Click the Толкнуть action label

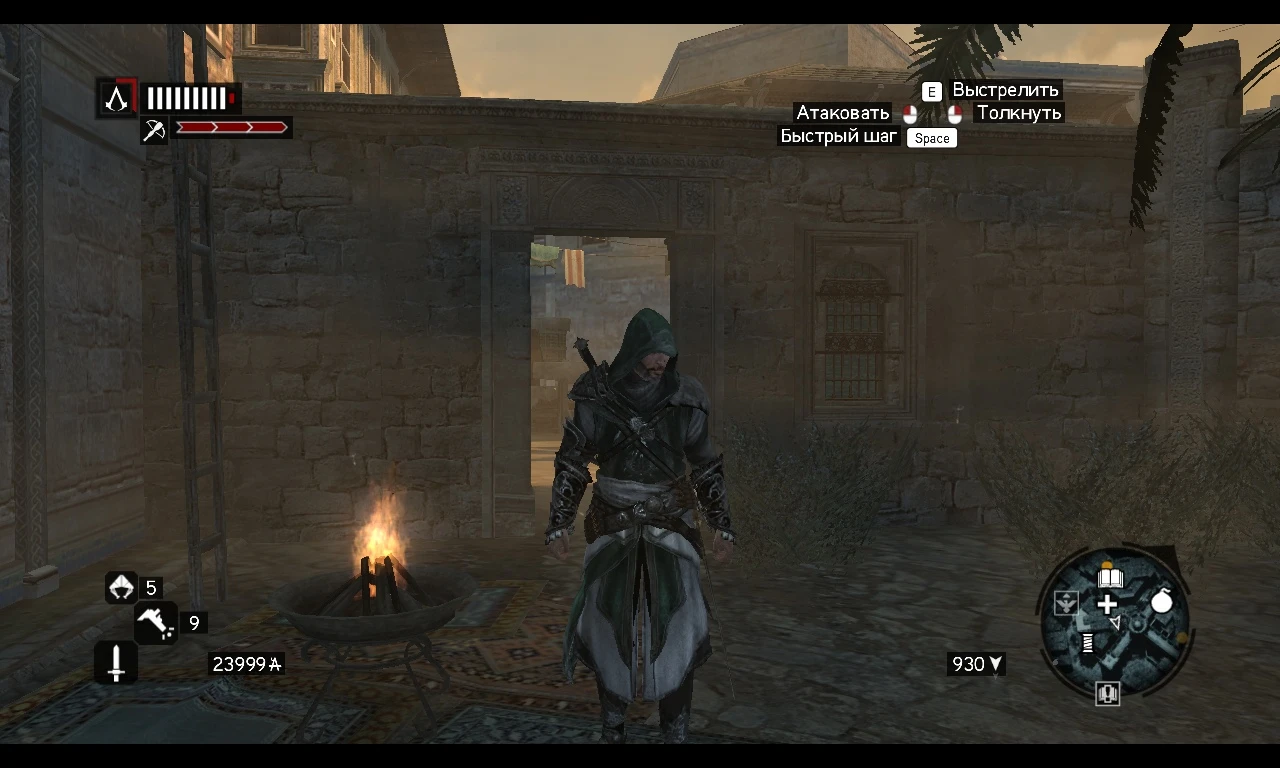pyautogui.click(x=1018, y=113)
